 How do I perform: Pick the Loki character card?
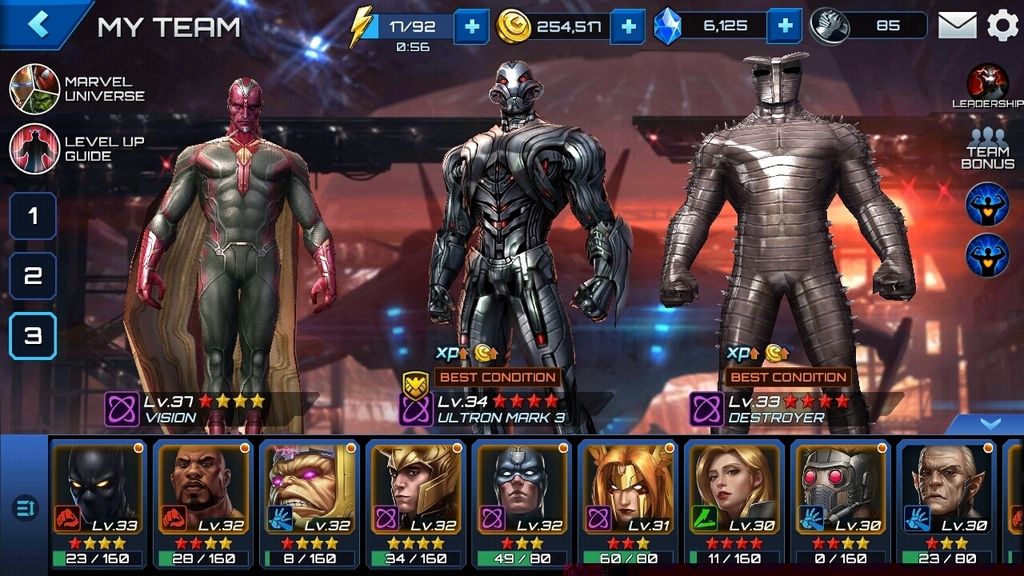click(x=414, y=502)
